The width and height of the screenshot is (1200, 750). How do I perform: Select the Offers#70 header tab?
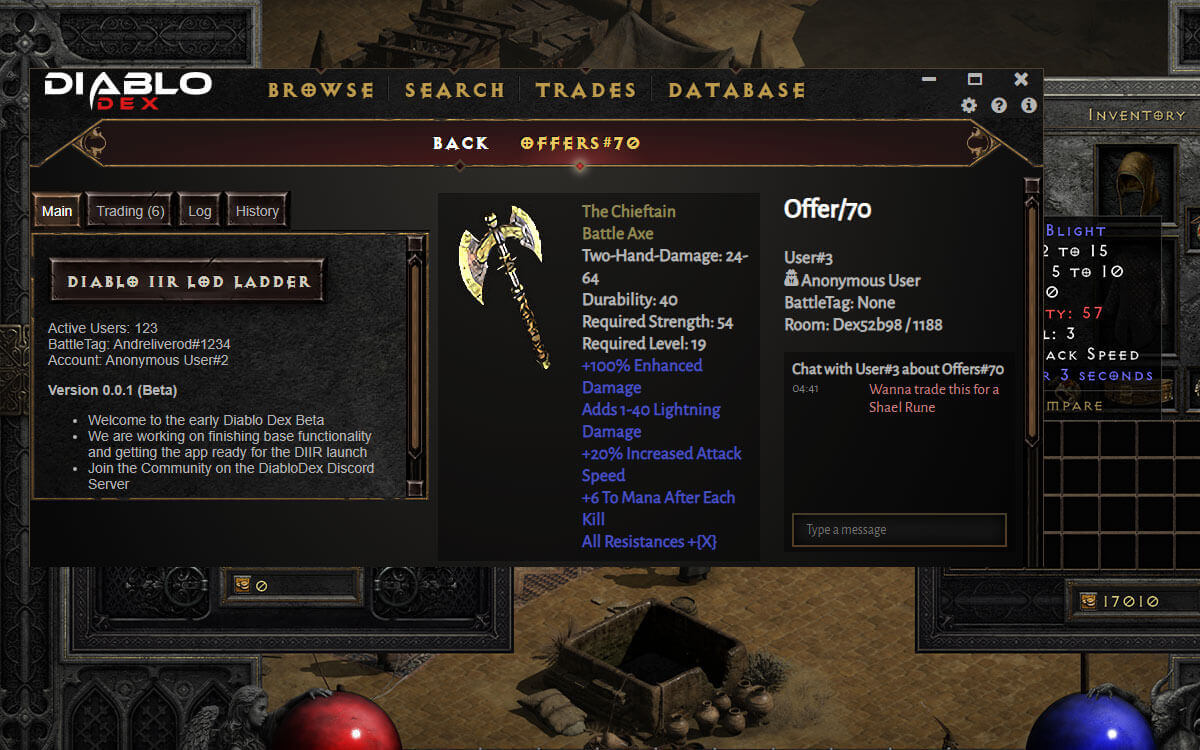pos(580,143)
